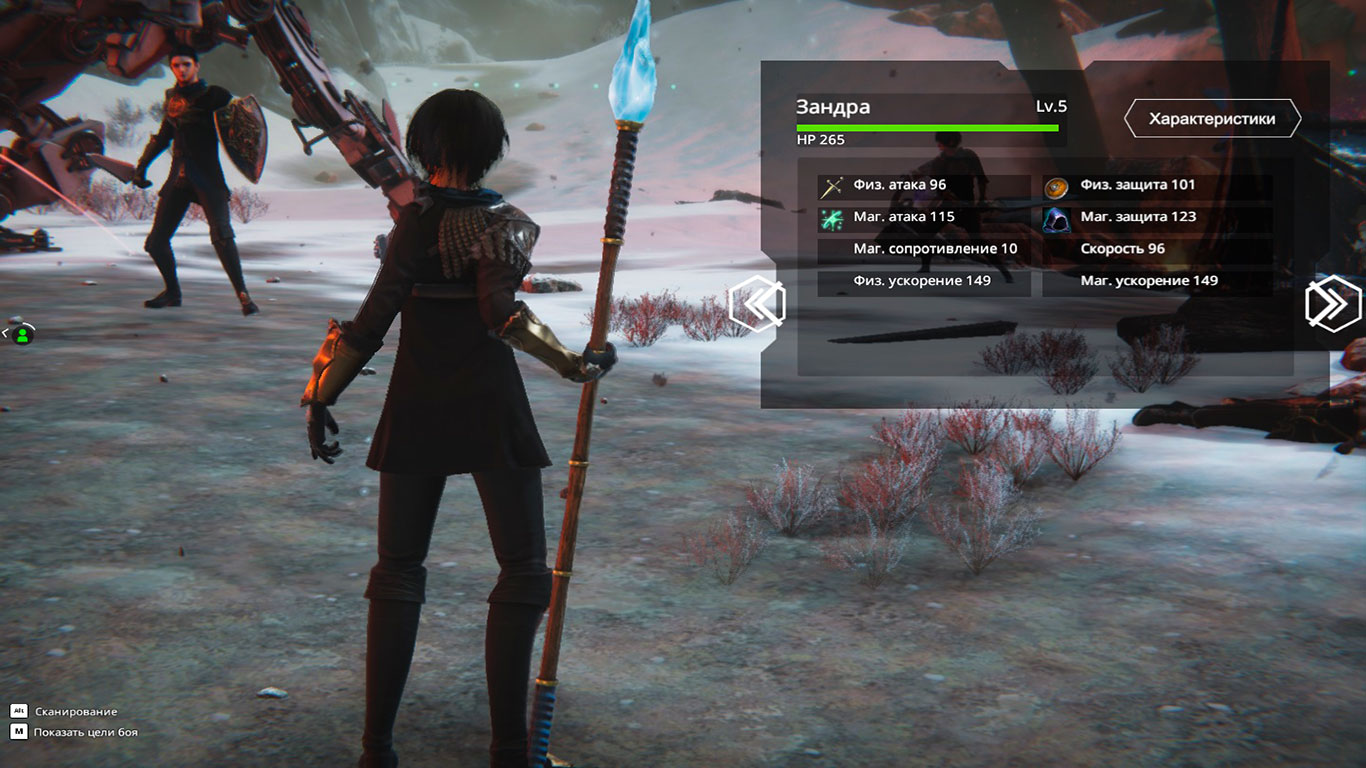The width and height of the screenshot is (1366, 768).
Task: Choose the Маг. защита 123 stat row
Action: tap(1157, 217)
